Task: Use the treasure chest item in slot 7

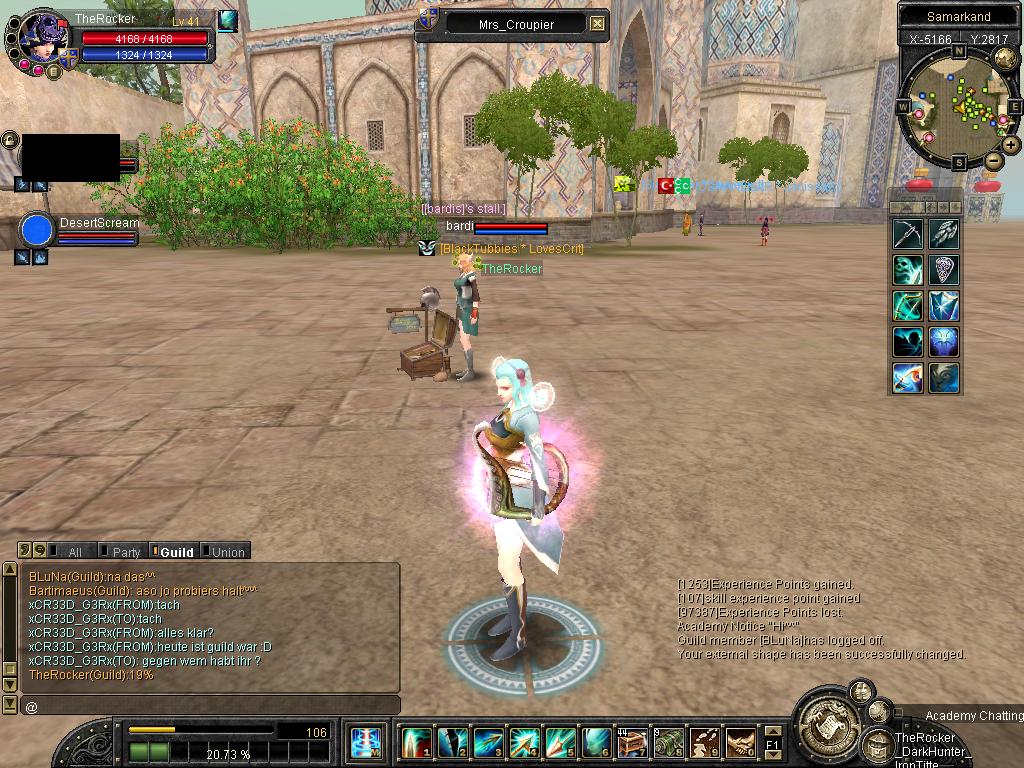Action: [632, 743]
